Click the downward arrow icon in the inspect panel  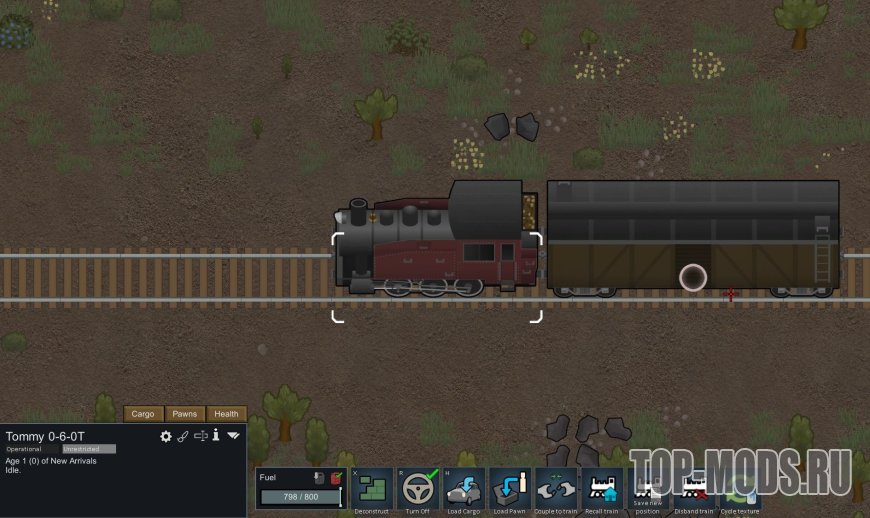(233, 436)
